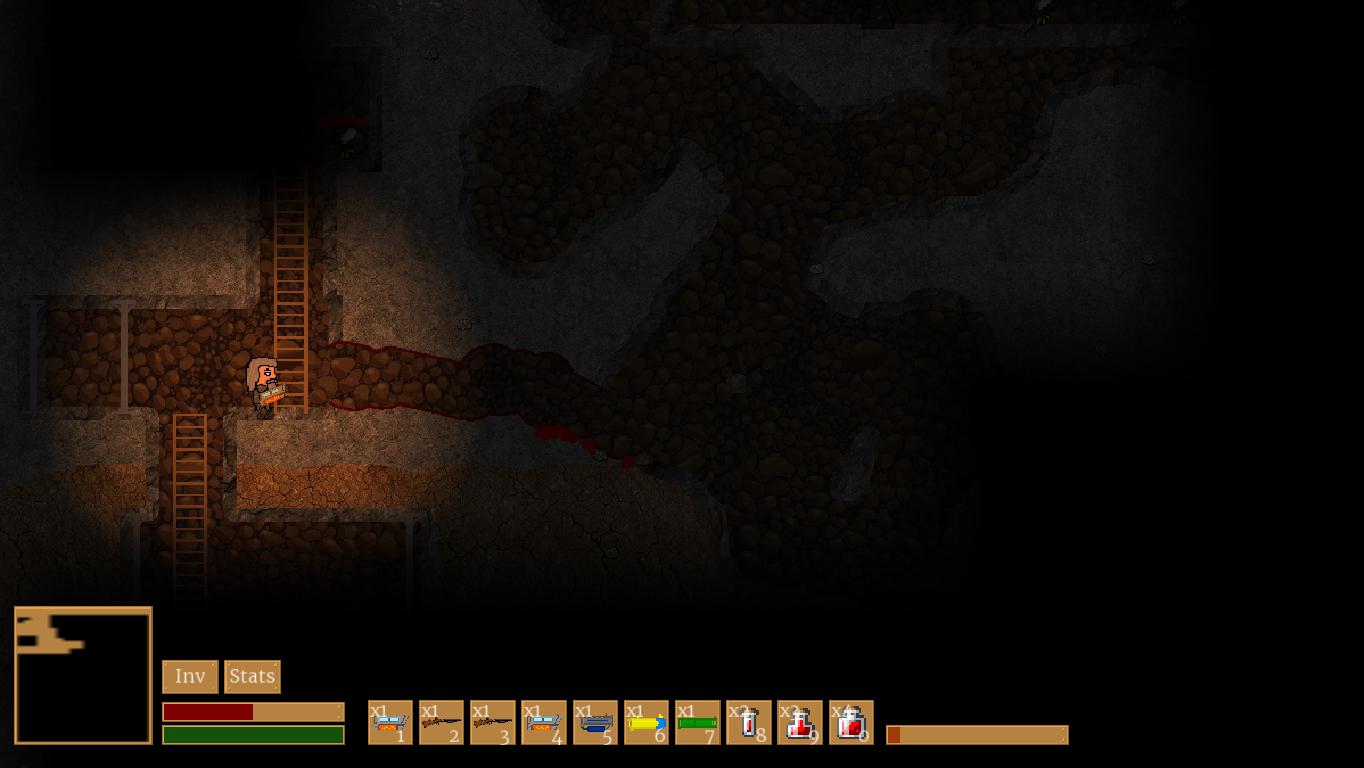Viewport: 1364px width, 768px height.
Task: Open the Stats panel
Action: (x=252, y=677)
